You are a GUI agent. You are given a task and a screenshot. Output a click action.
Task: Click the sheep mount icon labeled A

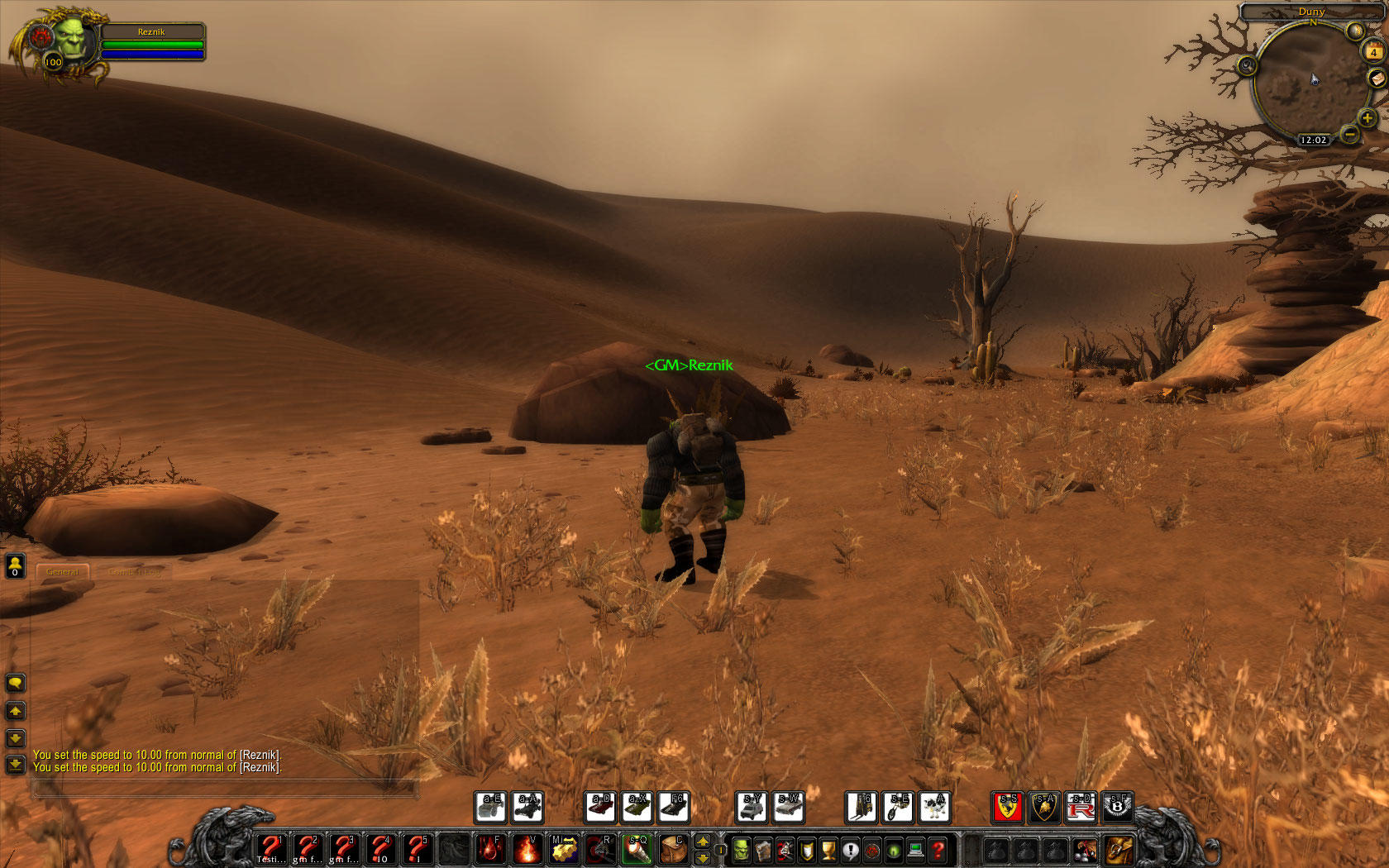click(933, 807)
